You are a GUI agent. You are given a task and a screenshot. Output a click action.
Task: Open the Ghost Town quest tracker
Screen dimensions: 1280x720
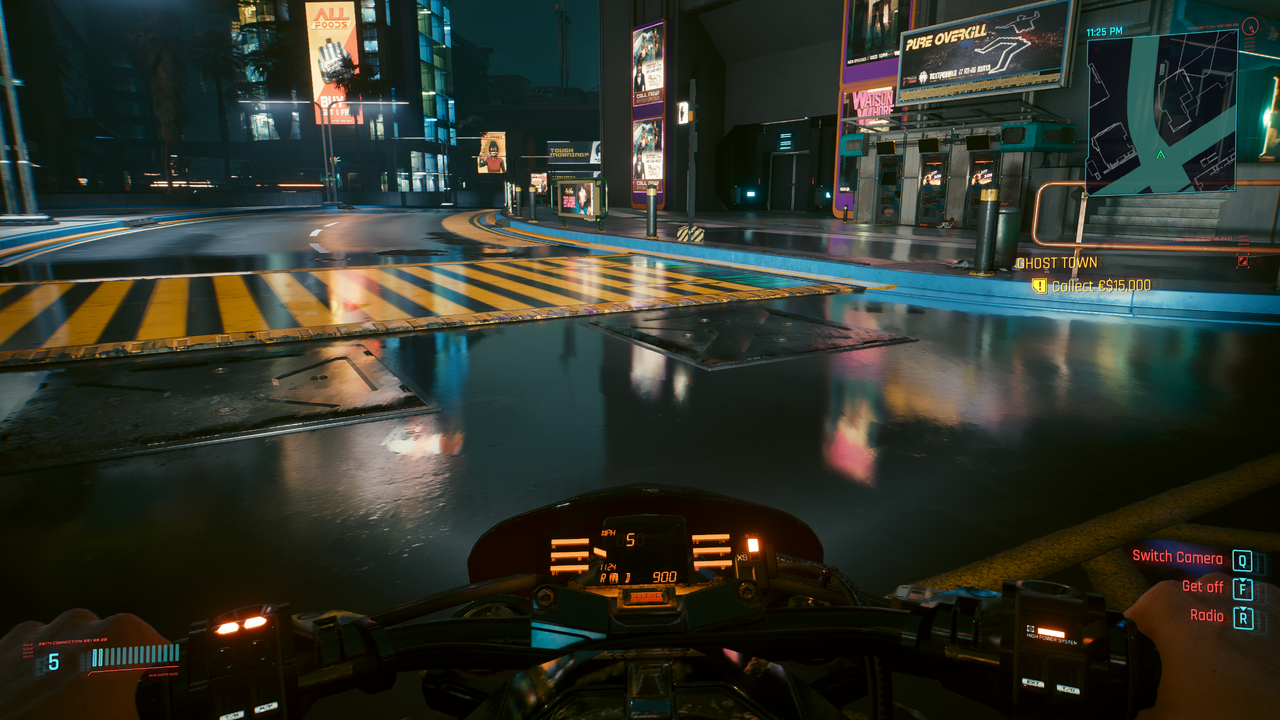point(1057,263)
